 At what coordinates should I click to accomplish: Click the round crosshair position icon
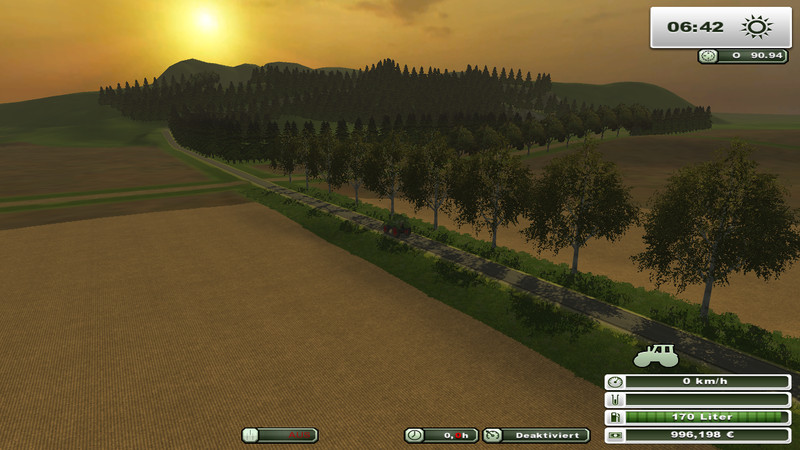[x=709, y=56]
